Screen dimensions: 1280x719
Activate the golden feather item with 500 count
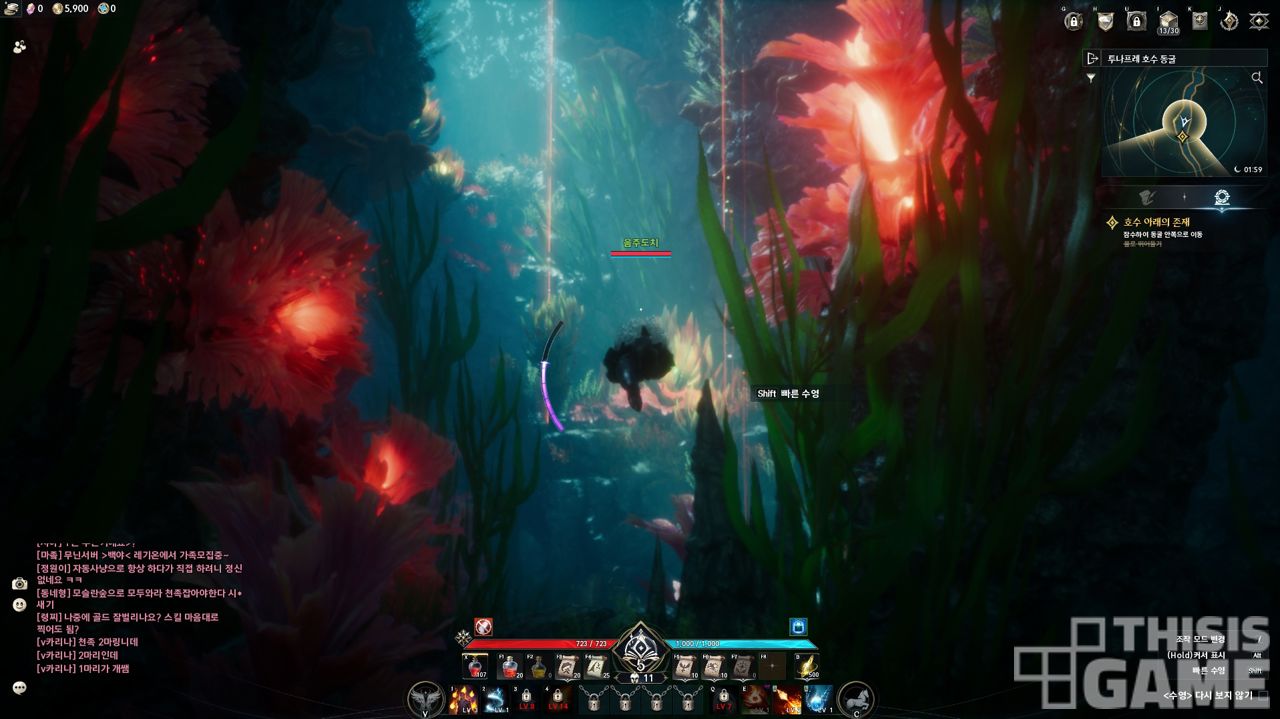[806, 667]
